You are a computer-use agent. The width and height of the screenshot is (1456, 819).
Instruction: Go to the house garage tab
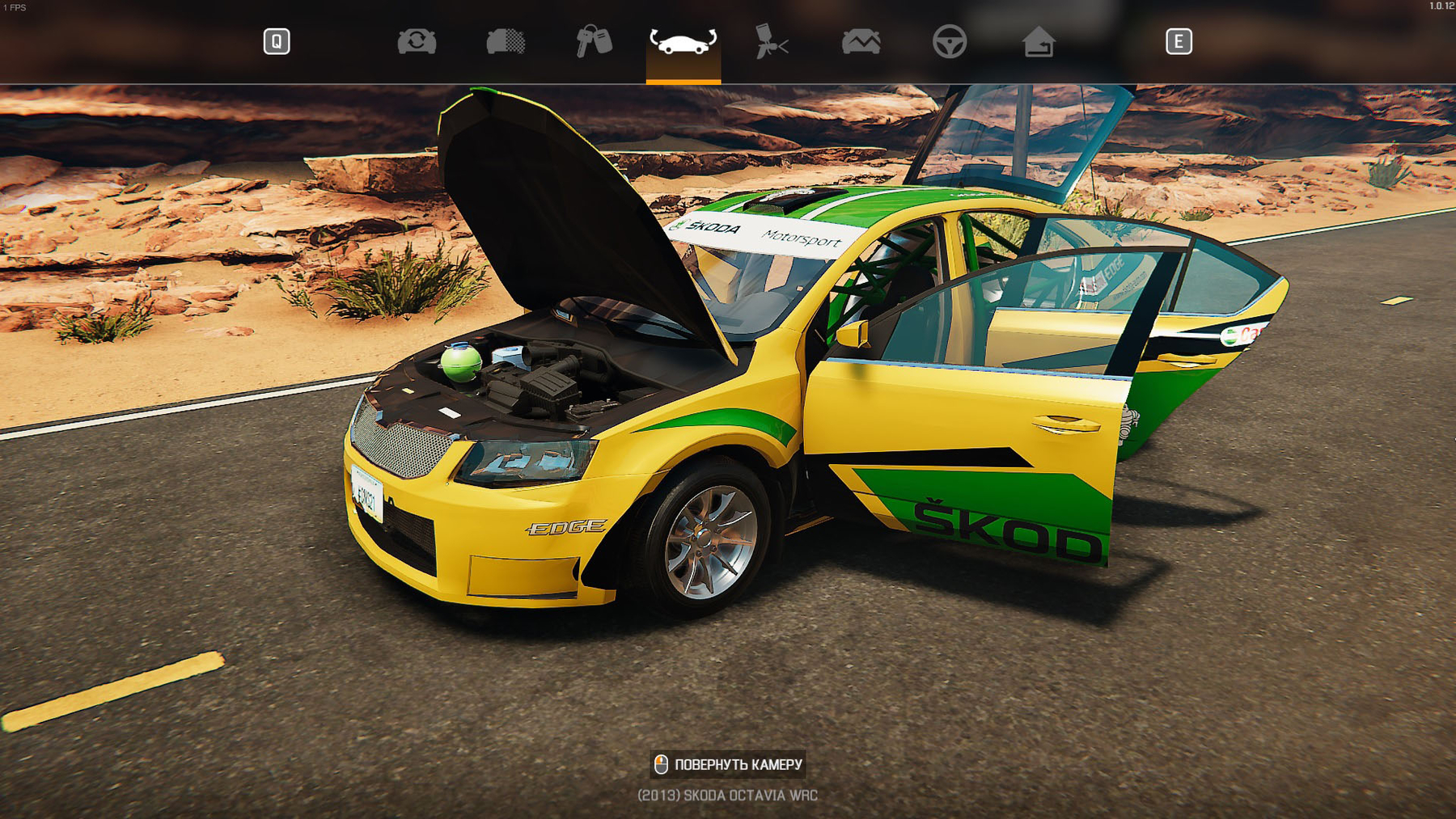1038,41
